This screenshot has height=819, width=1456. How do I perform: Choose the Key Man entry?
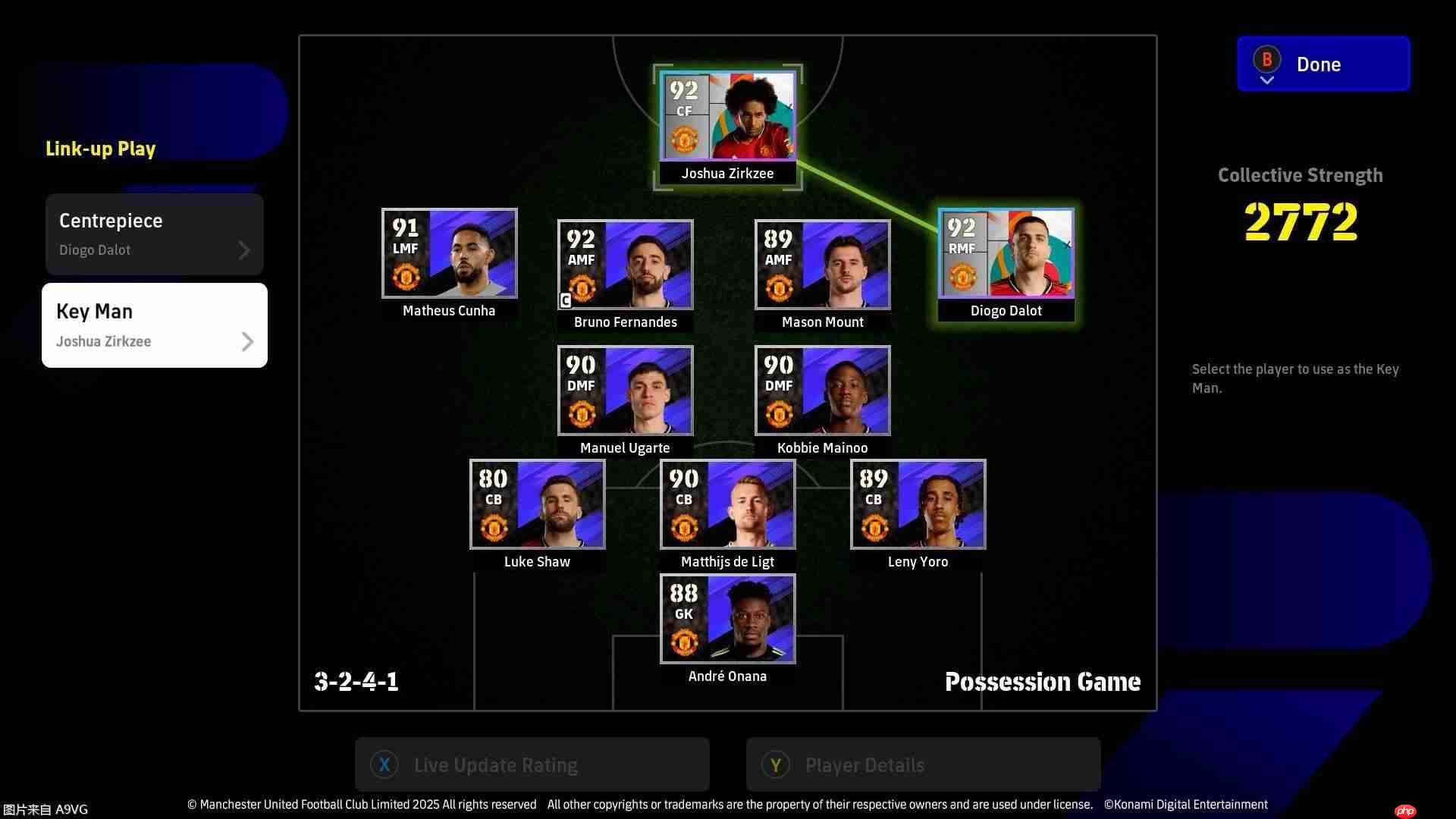(x=155, y=325)
